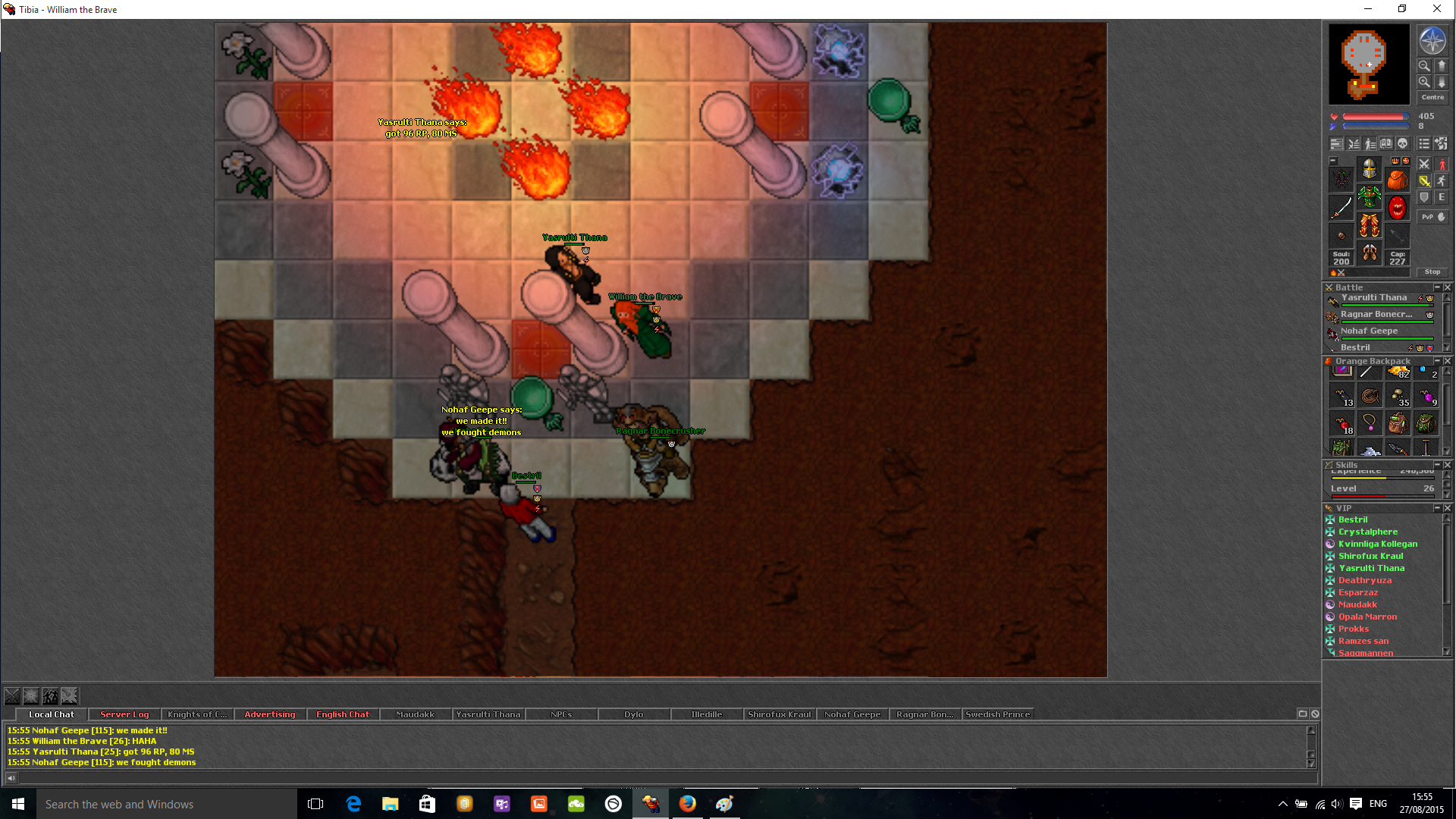
Task: Select the sabre weapon slot
Action: pos(1341,207)
